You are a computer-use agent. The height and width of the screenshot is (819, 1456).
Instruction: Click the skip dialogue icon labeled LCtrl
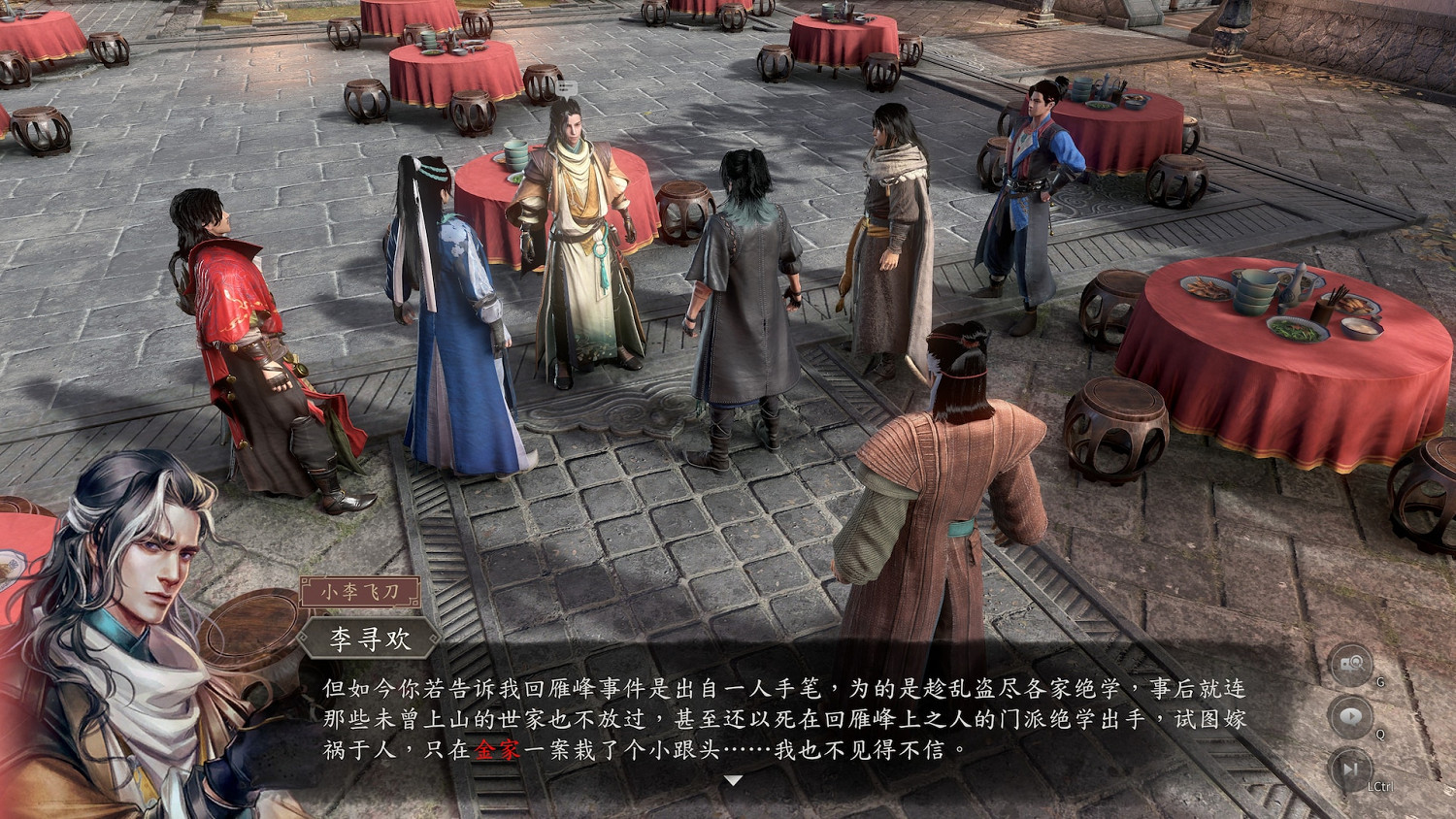[x=1351, y=768]
